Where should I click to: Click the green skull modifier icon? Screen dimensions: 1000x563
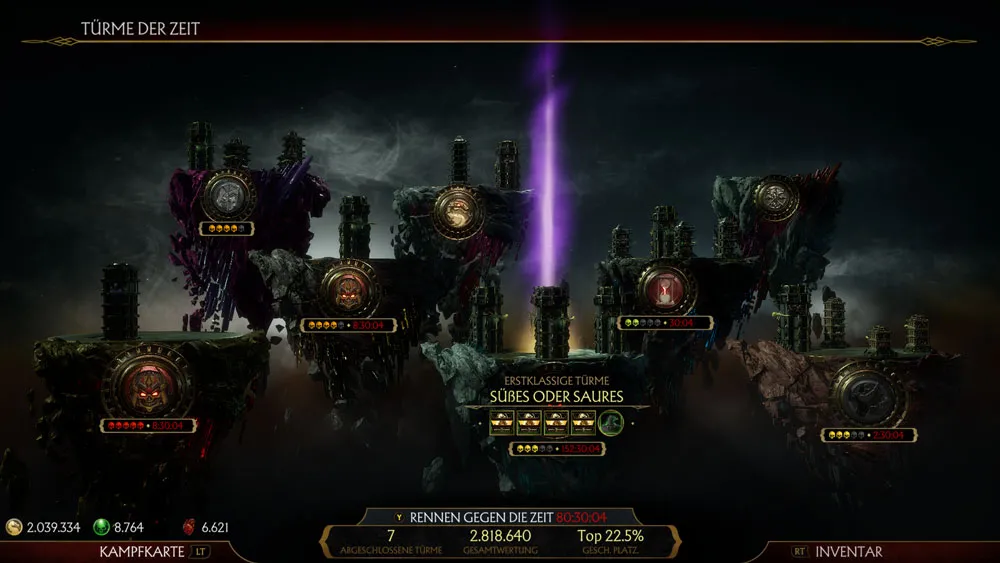(x=612, y=424)
